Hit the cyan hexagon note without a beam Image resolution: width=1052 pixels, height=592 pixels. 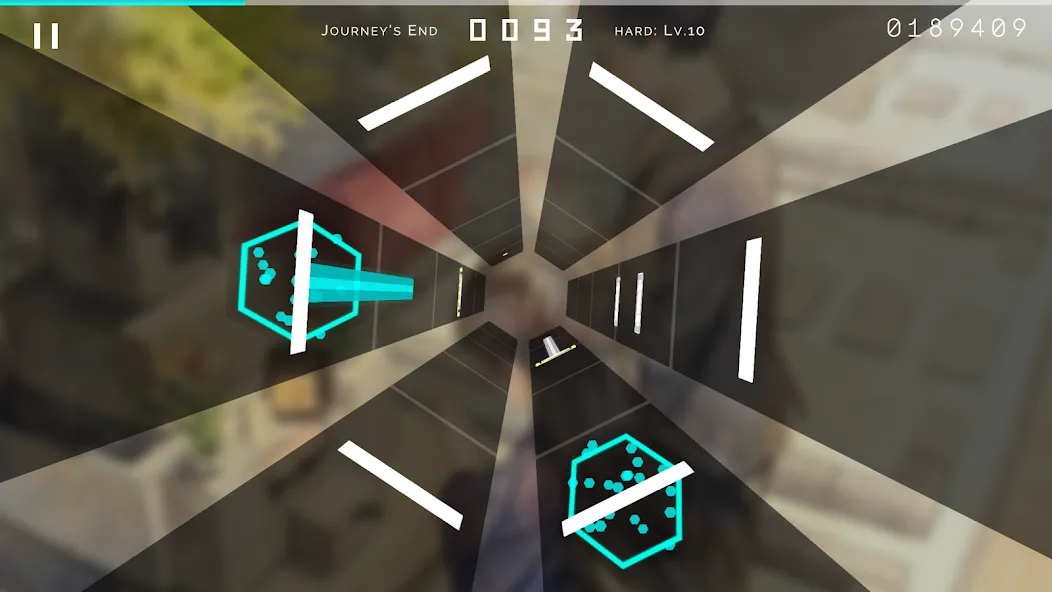click(627, 499)
